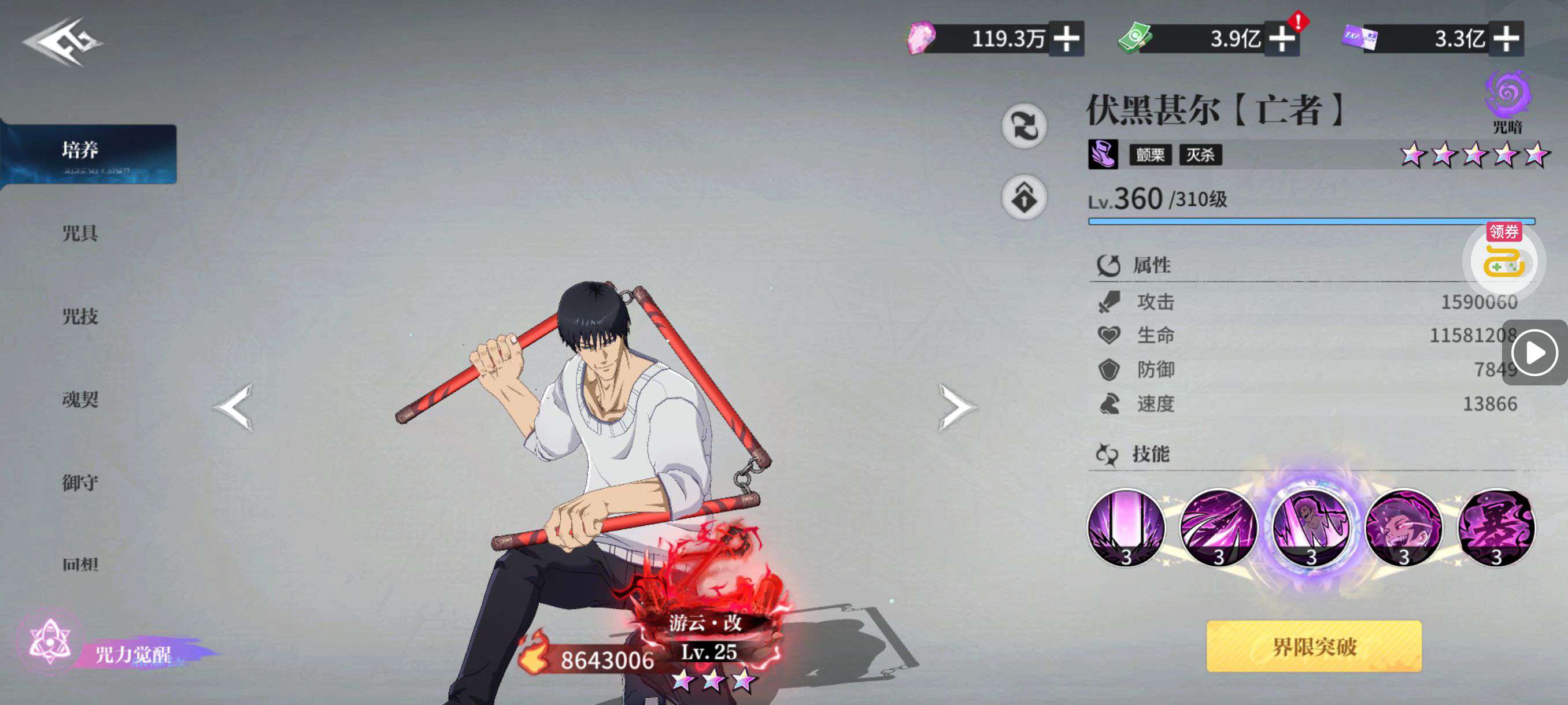Show the 回想 tab
The height and width of the screenshot is (705, 1568).
tap(80, 565)
